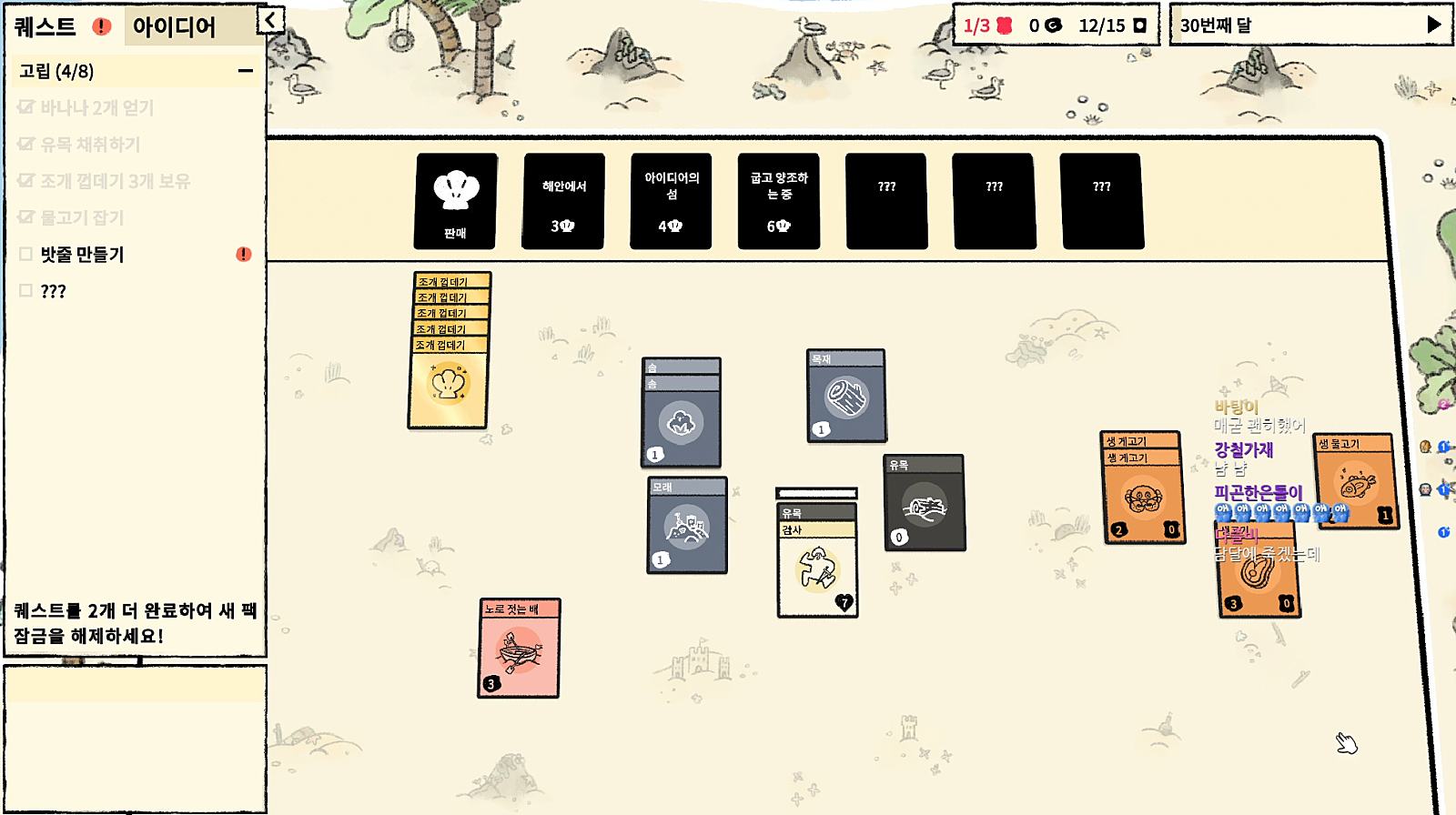
Task: Collapse the side panel with the arrow
Action: coord(270,20)
